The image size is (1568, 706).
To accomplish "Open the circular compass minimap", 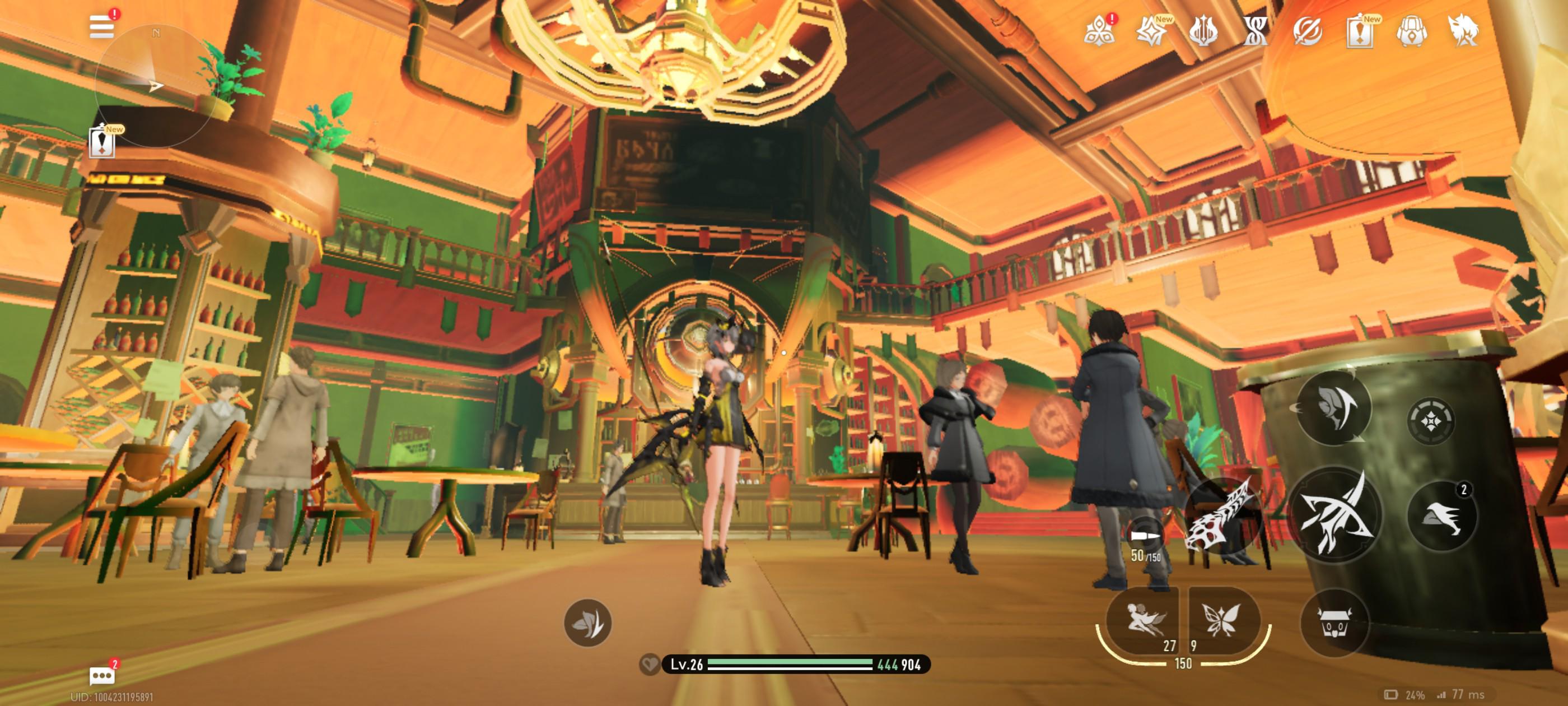I will (155, 85).
